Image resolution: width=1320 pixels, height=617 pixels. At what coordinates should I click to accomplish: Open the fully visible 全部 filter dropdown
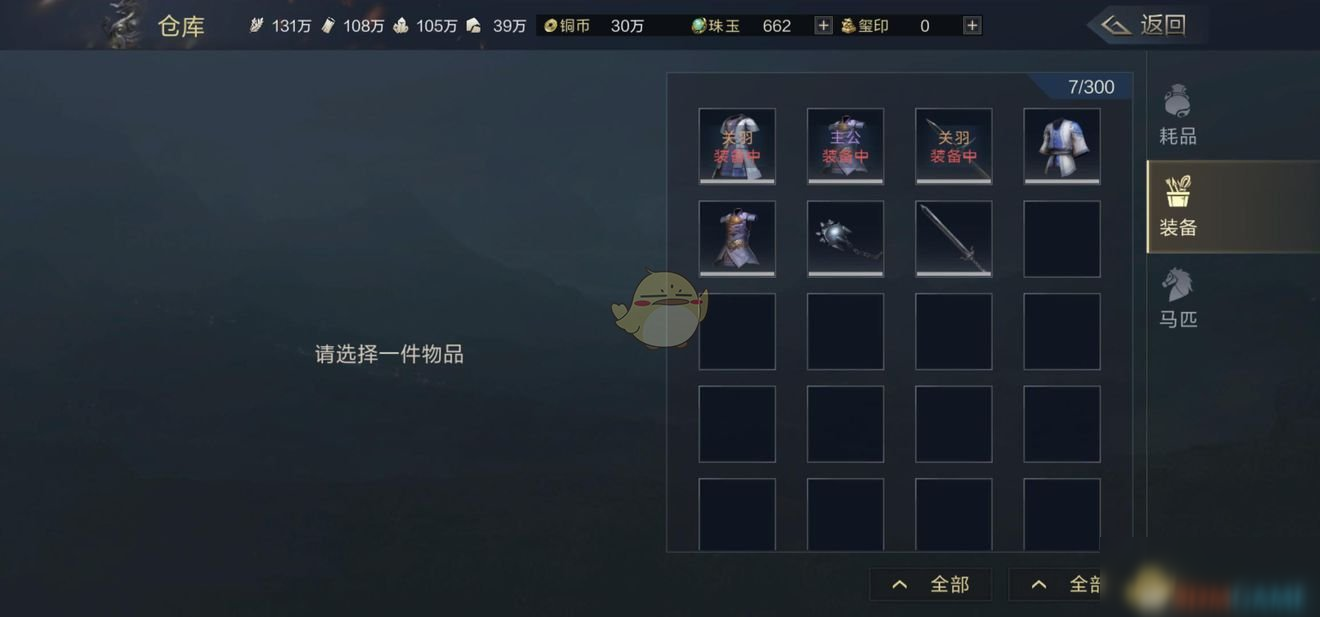[x=931, y=584]
